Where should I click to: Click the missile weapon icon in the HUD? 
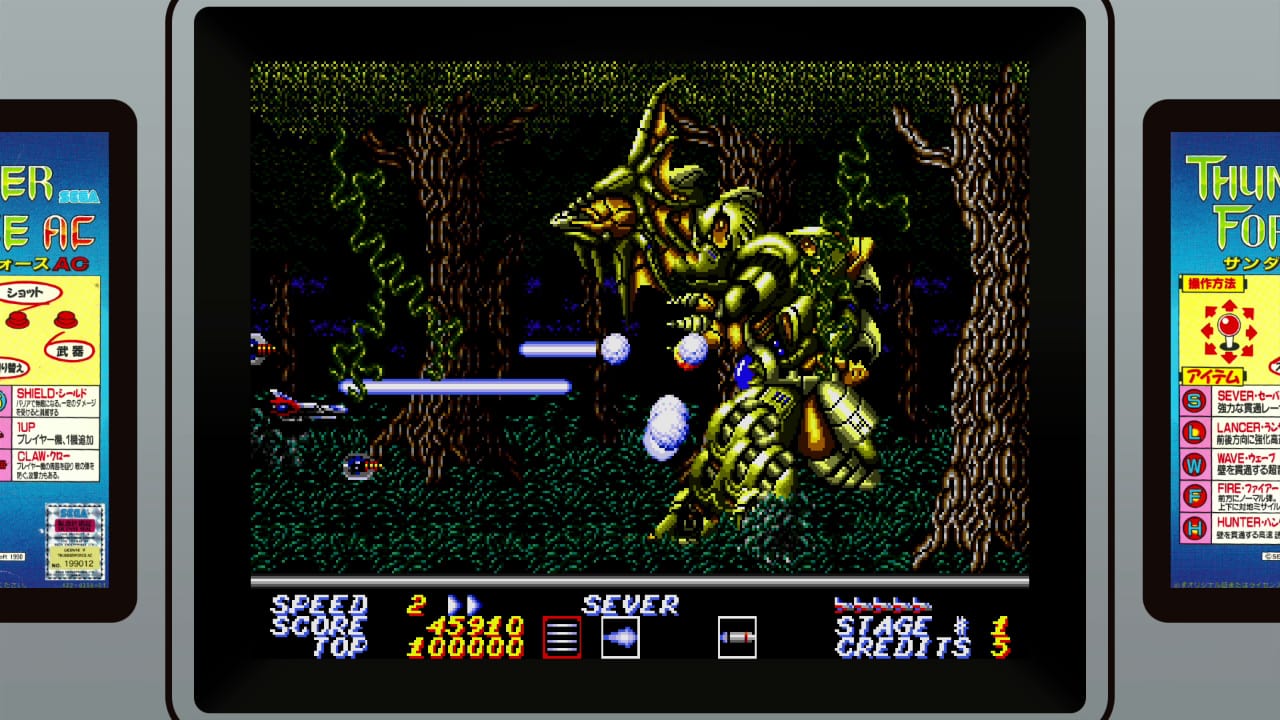coord(738,637)
